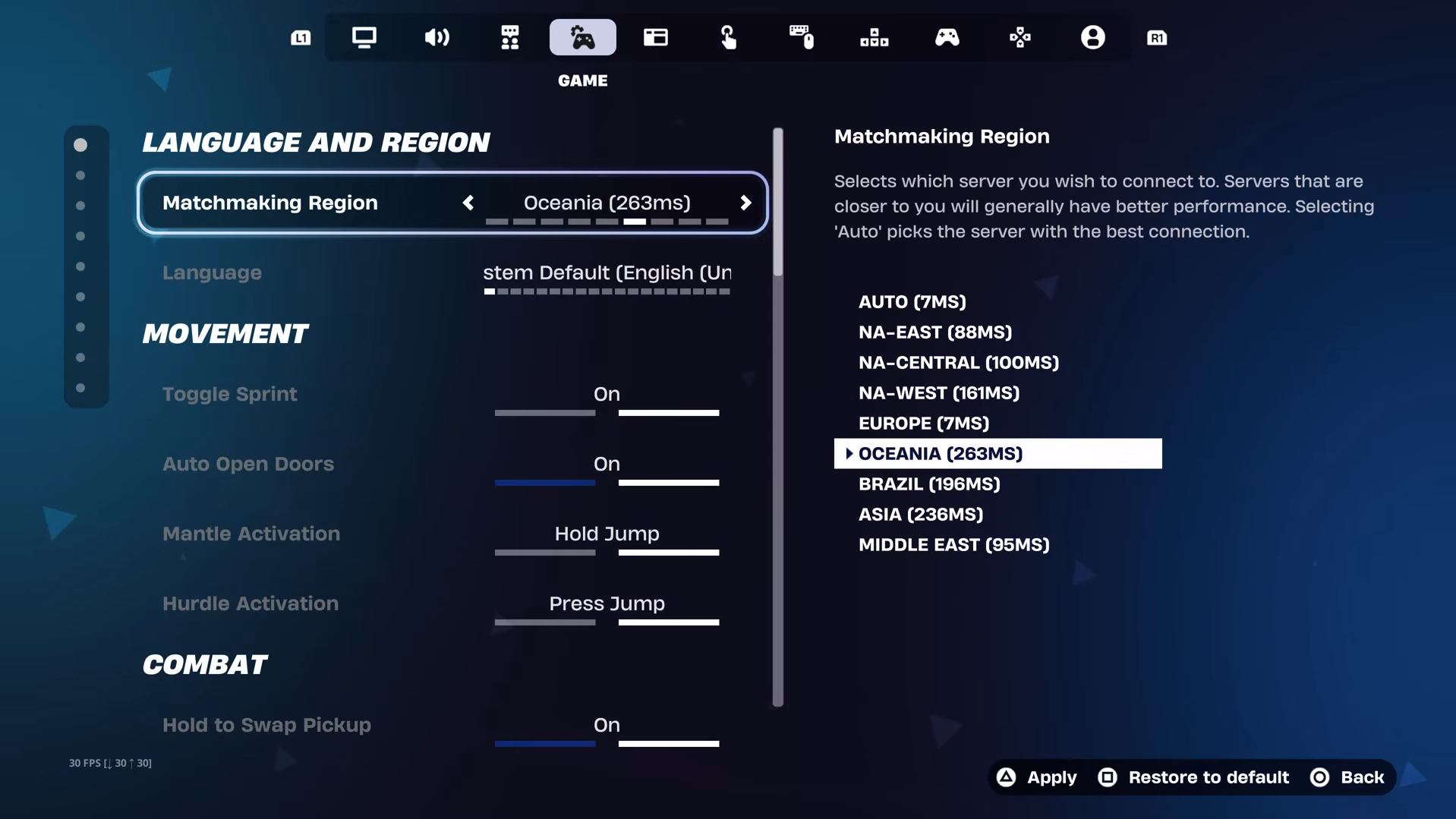
Task: Toggle the Auto Open Doors setting
Action: pos(606,465)
